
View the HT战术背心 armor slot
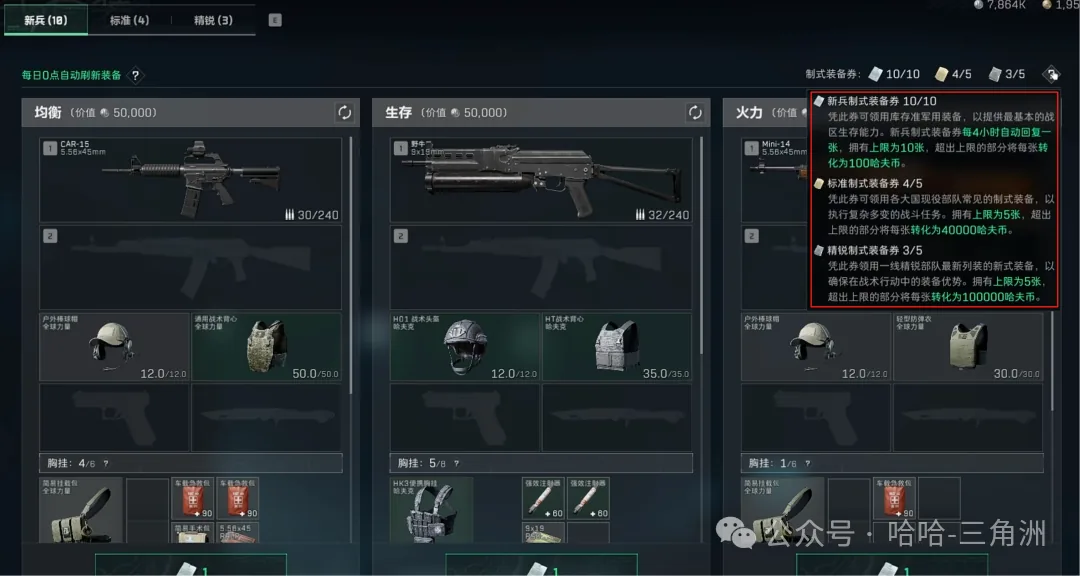pos(616,347)
